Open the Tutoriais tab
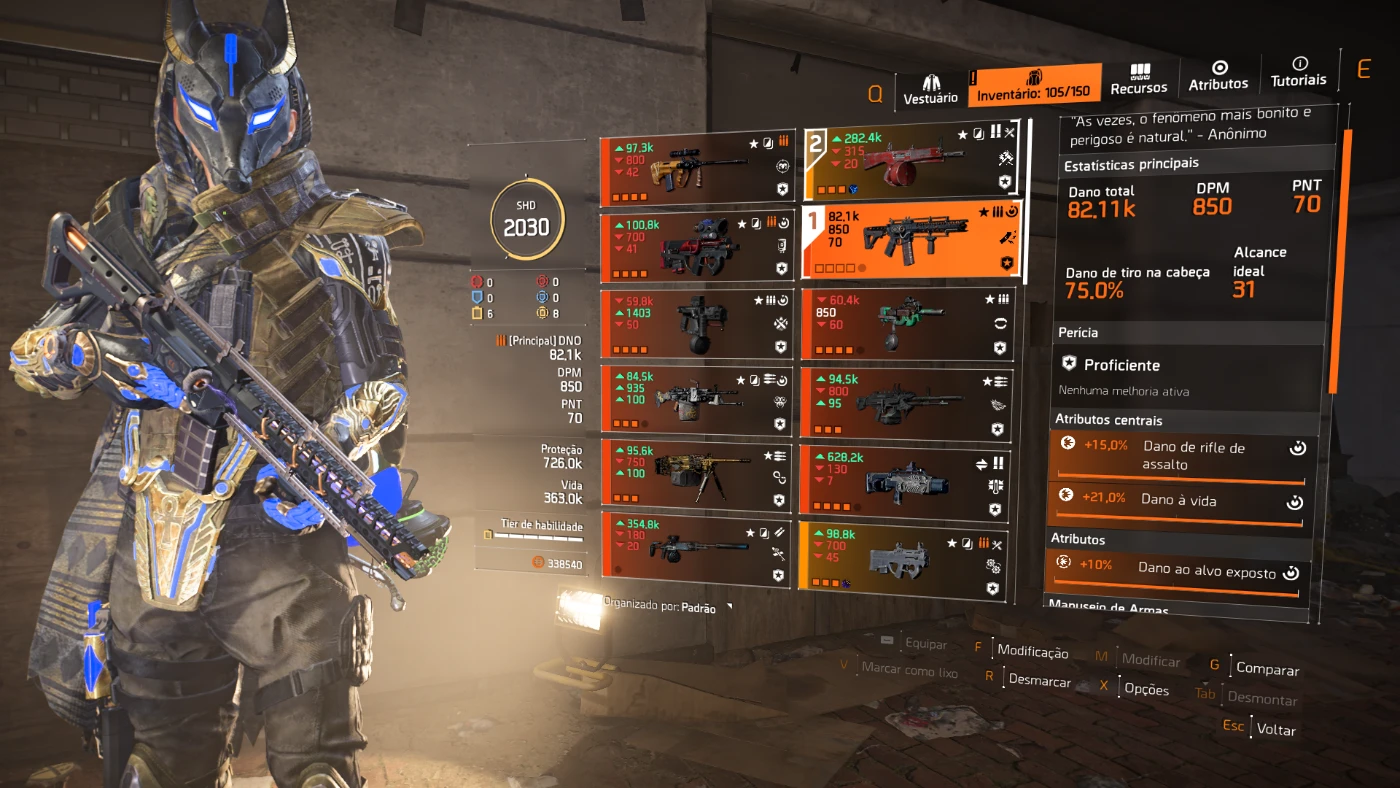 [1298, 72]
